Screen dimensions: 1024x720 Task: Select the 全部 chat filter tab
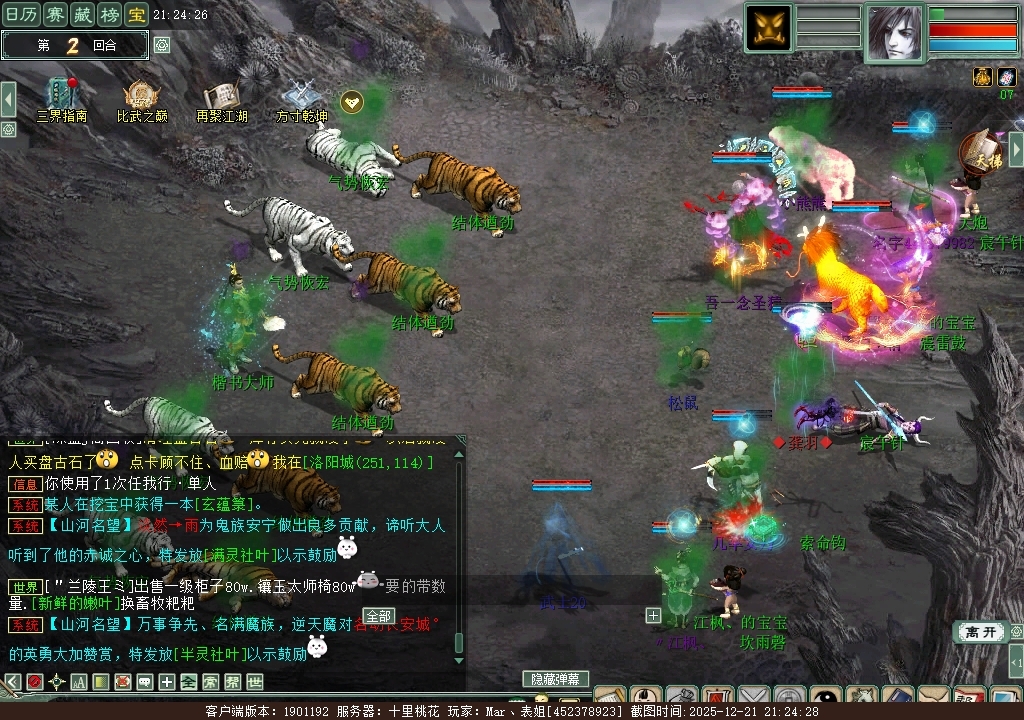coord(378,616)
